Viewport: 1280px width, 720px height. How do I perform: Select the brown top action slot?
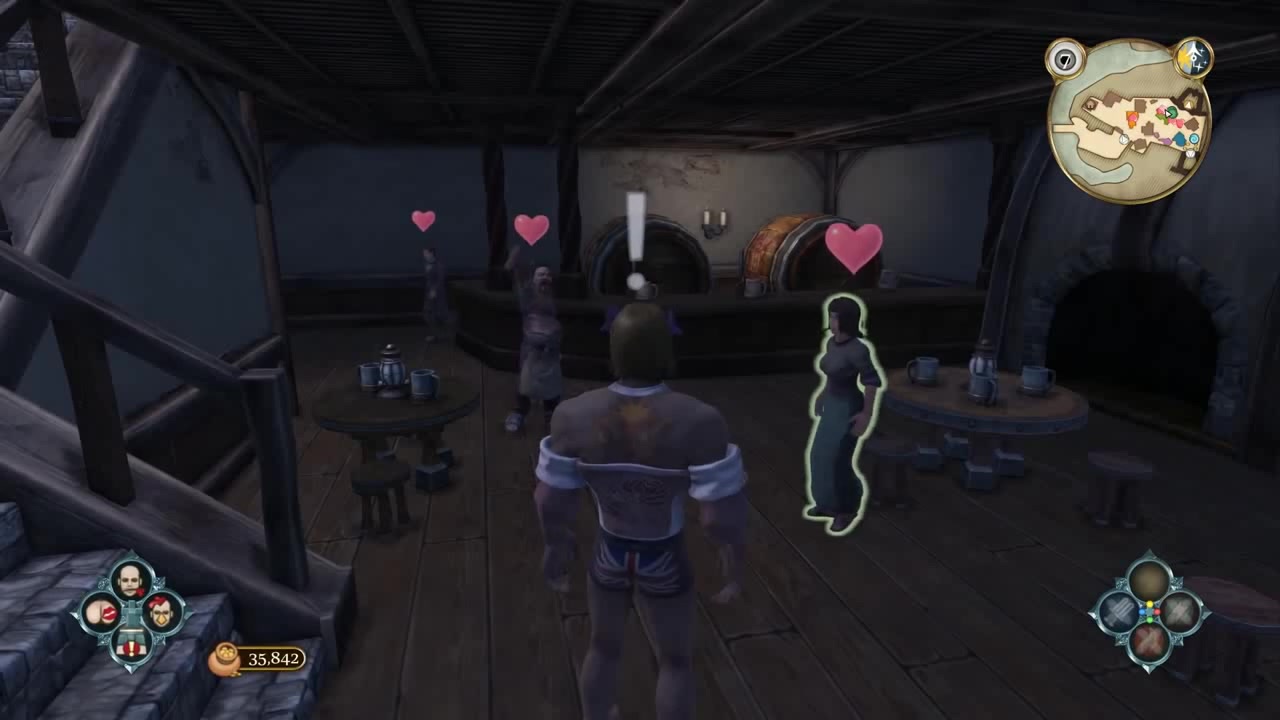(x=1149, y=579)
